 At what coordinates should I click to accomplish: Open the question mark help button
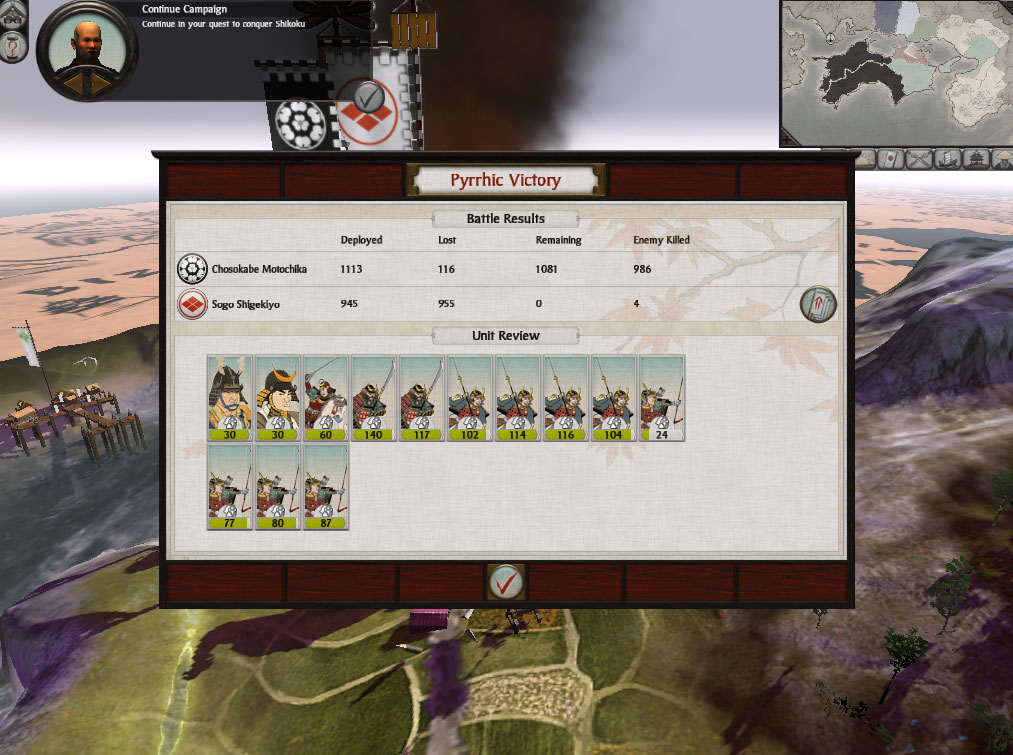(12, 47)
